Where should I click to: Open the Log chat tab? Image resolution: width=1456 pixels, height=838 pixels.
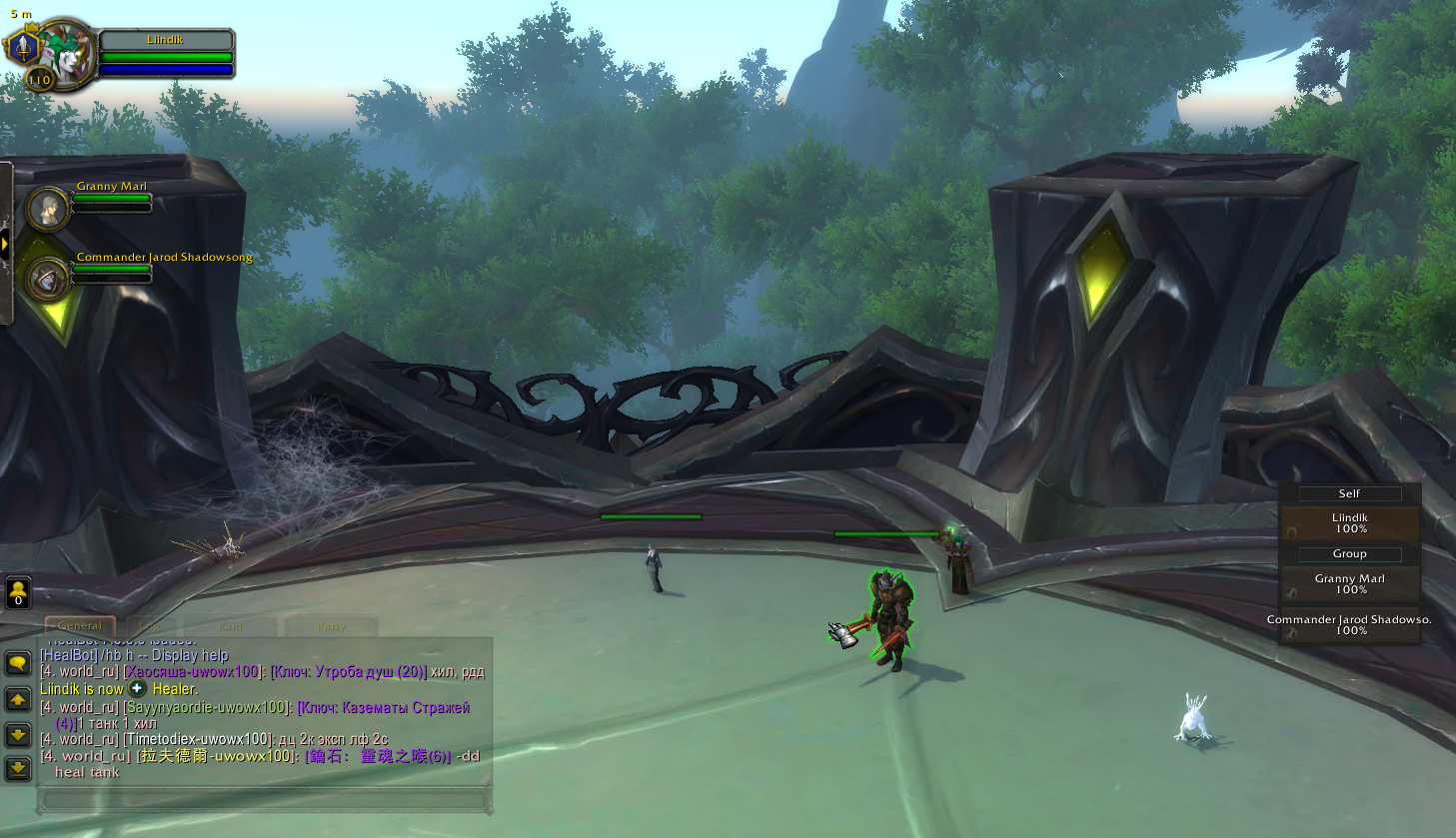click(x=150, y=626)
